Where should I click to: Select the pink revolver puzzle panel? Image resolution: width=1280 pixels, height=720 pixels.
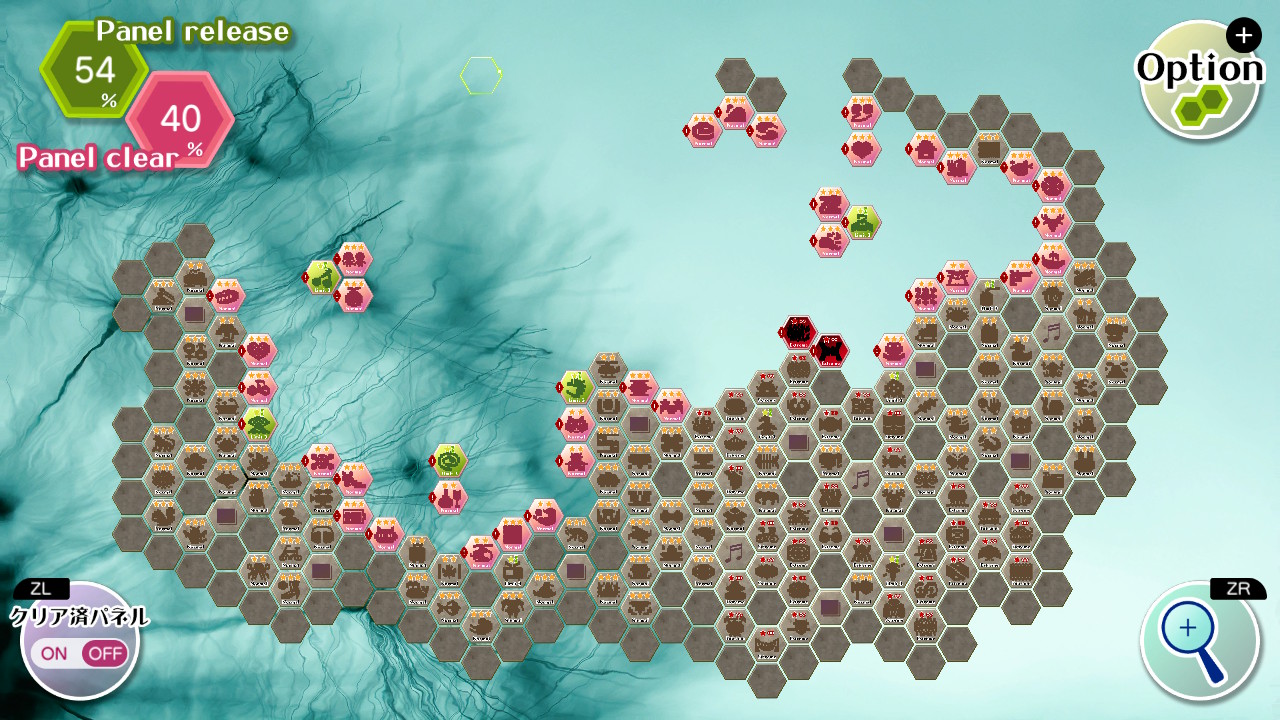click(x=1020, y=276)
